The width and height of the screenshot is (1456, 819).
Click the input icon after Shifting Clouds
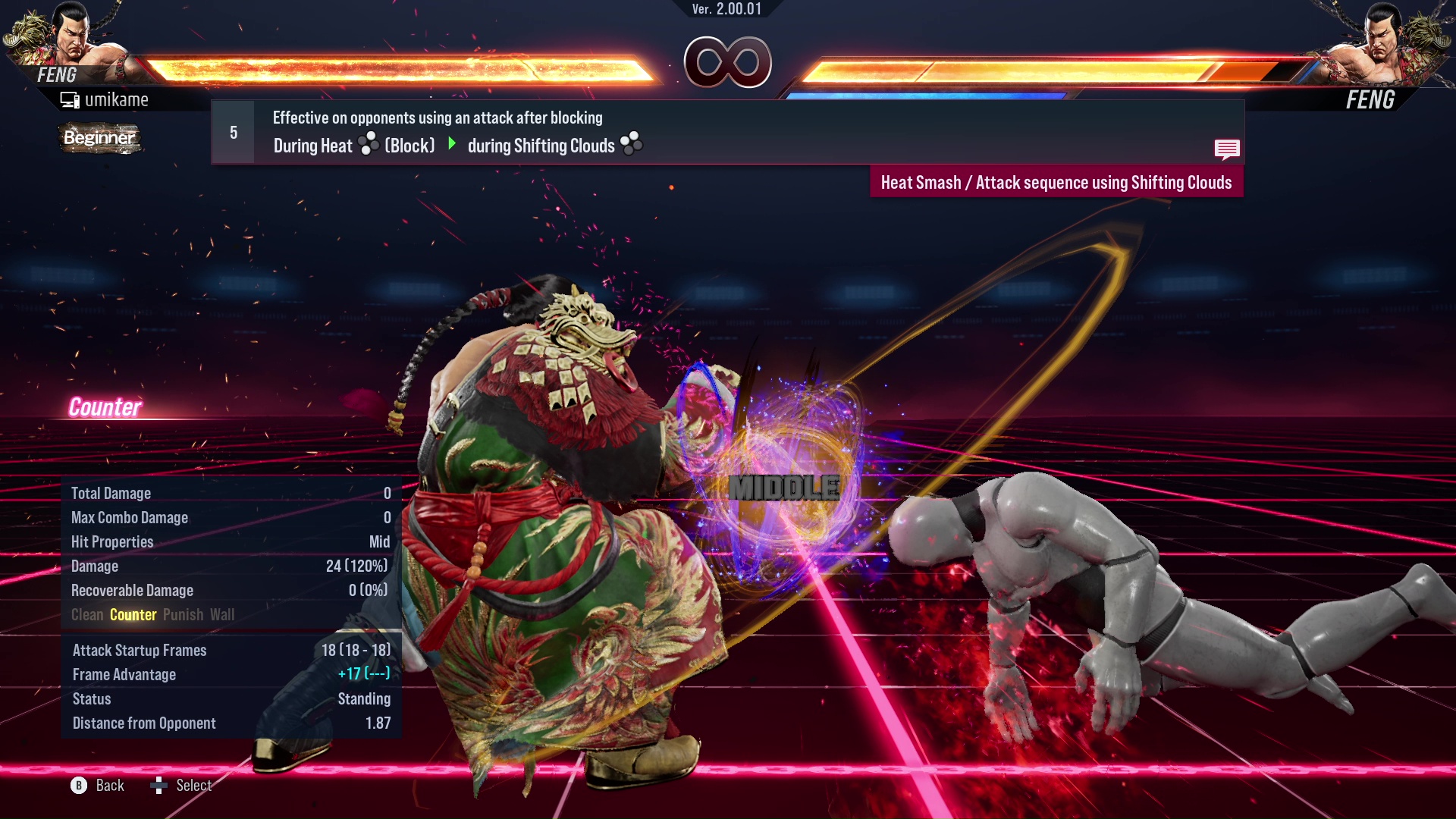[629, 144]
